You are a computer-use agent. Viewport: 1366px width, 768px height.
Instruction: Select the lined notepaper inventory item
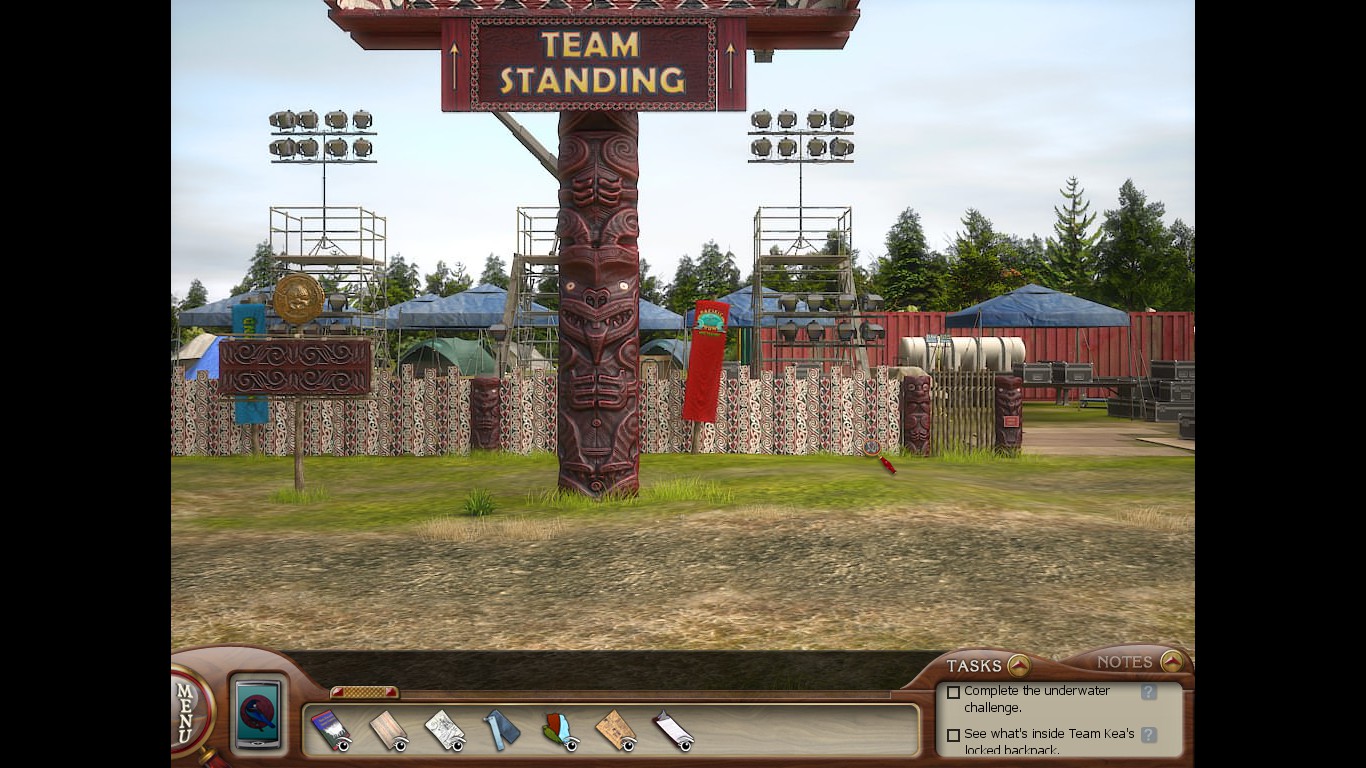point(673,730)
